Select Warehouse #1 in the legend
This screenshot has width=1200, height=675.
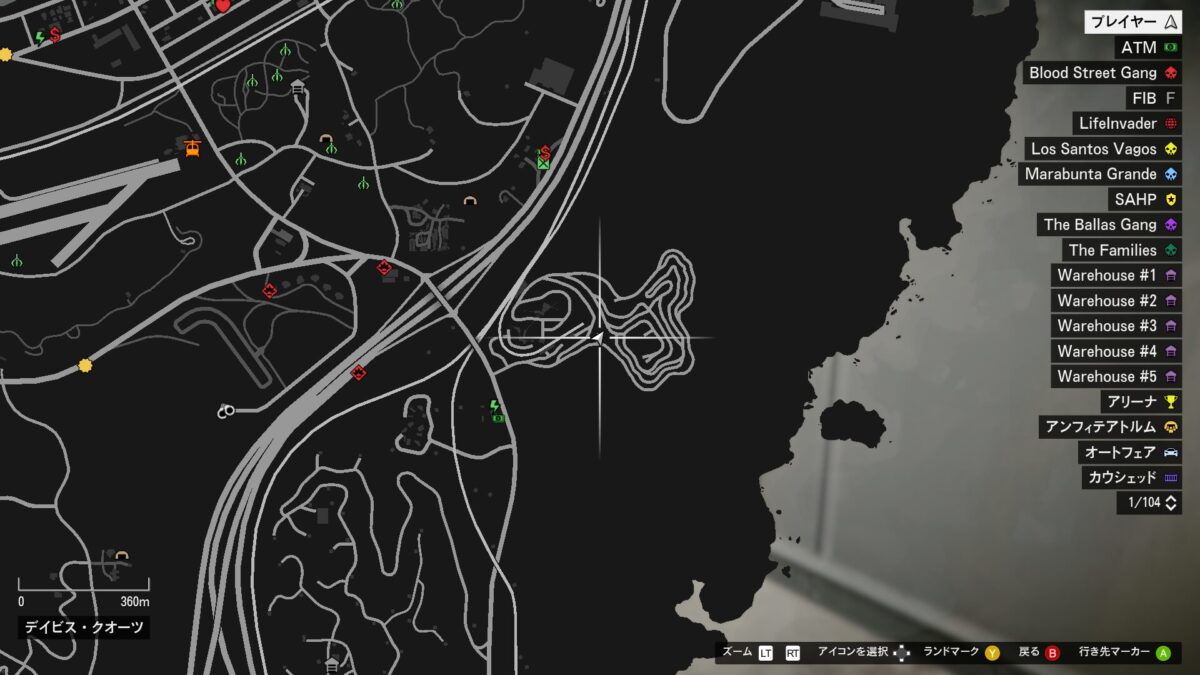pos(1116,275)
